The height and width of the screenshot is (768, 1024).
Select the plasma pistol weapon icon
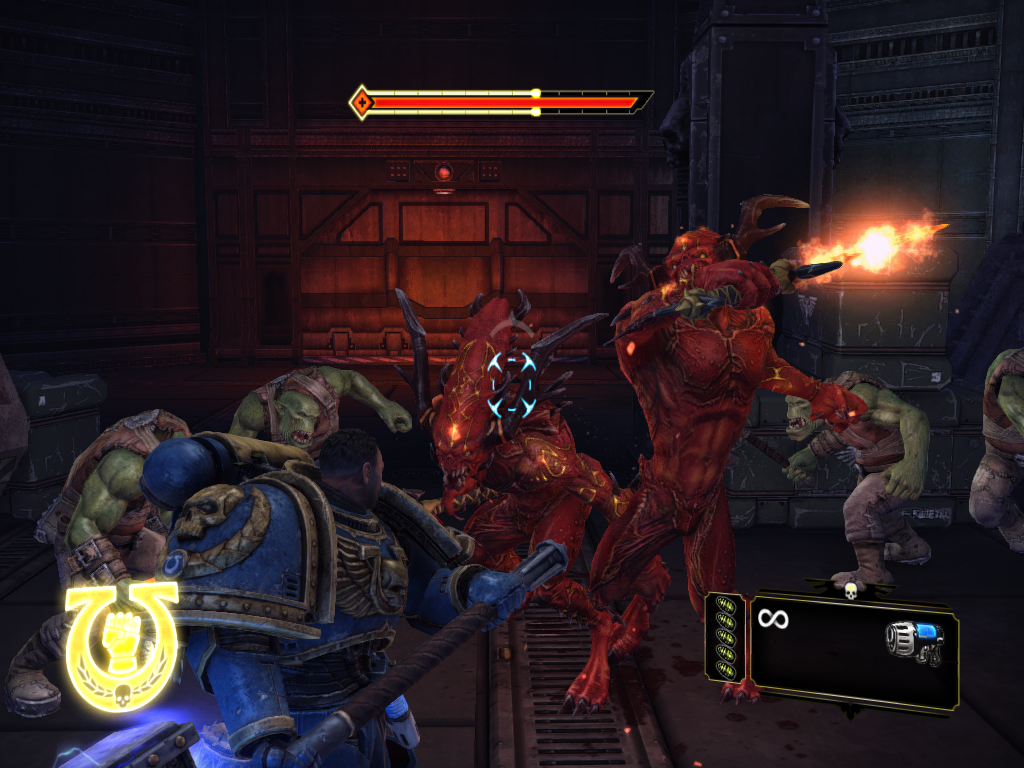pos(914,643)
